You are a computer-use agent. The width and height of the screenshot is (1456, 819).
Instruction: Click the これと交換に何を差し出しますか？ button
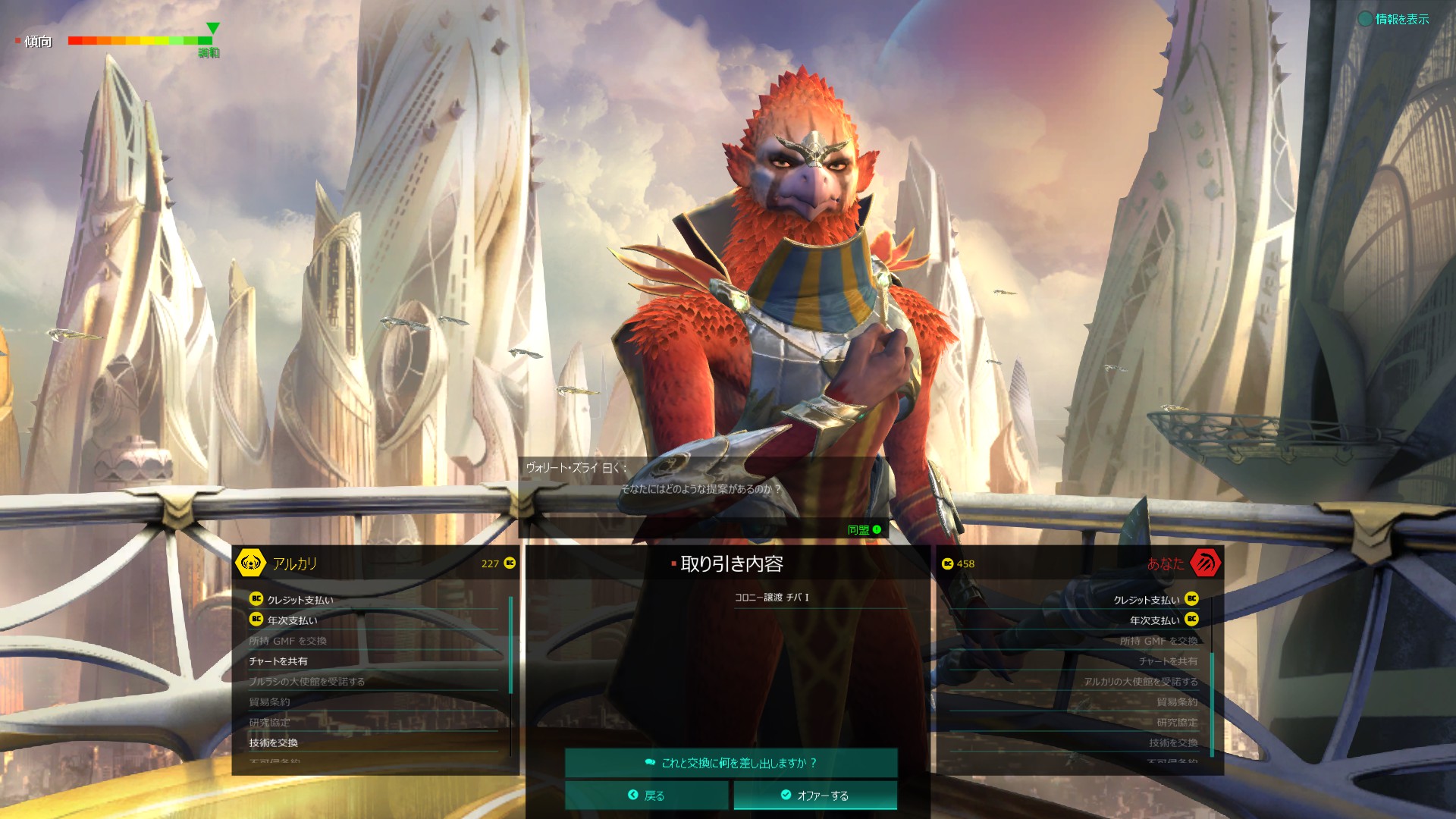[731, 763]
